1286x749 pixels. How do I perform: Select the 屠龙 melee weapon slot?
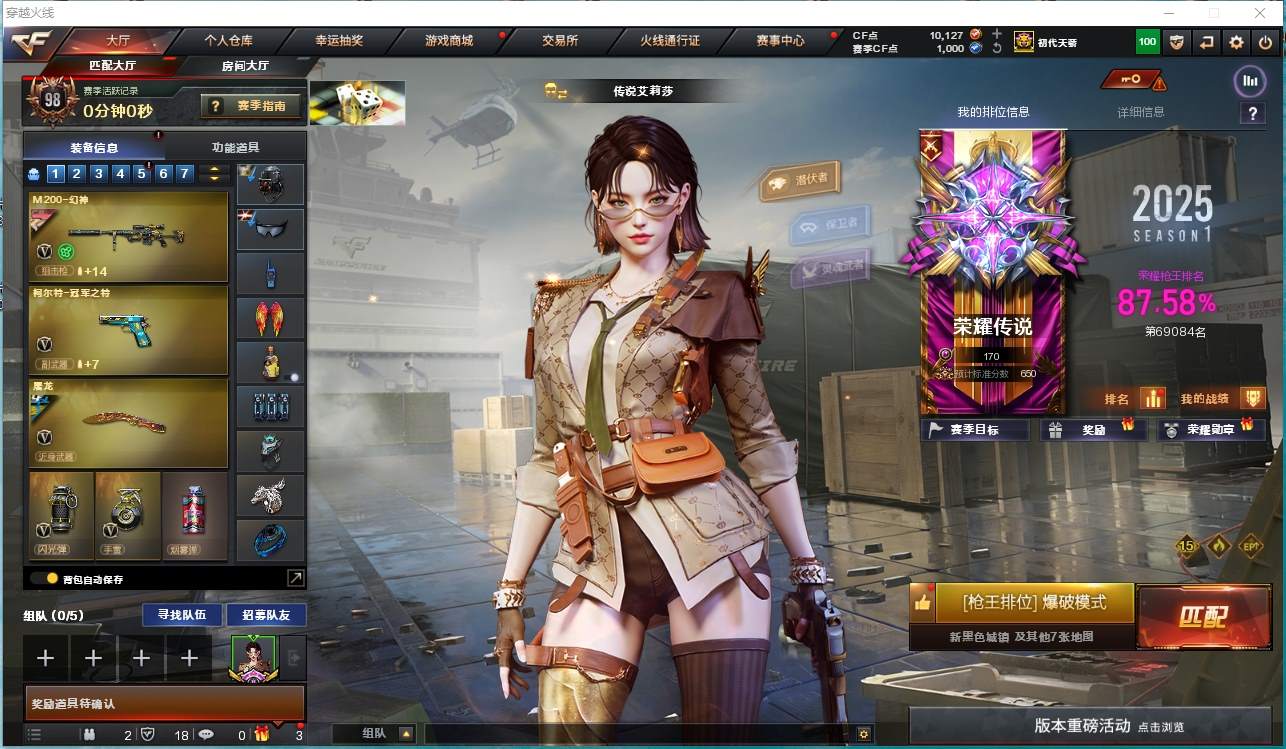tap(129, 423)
